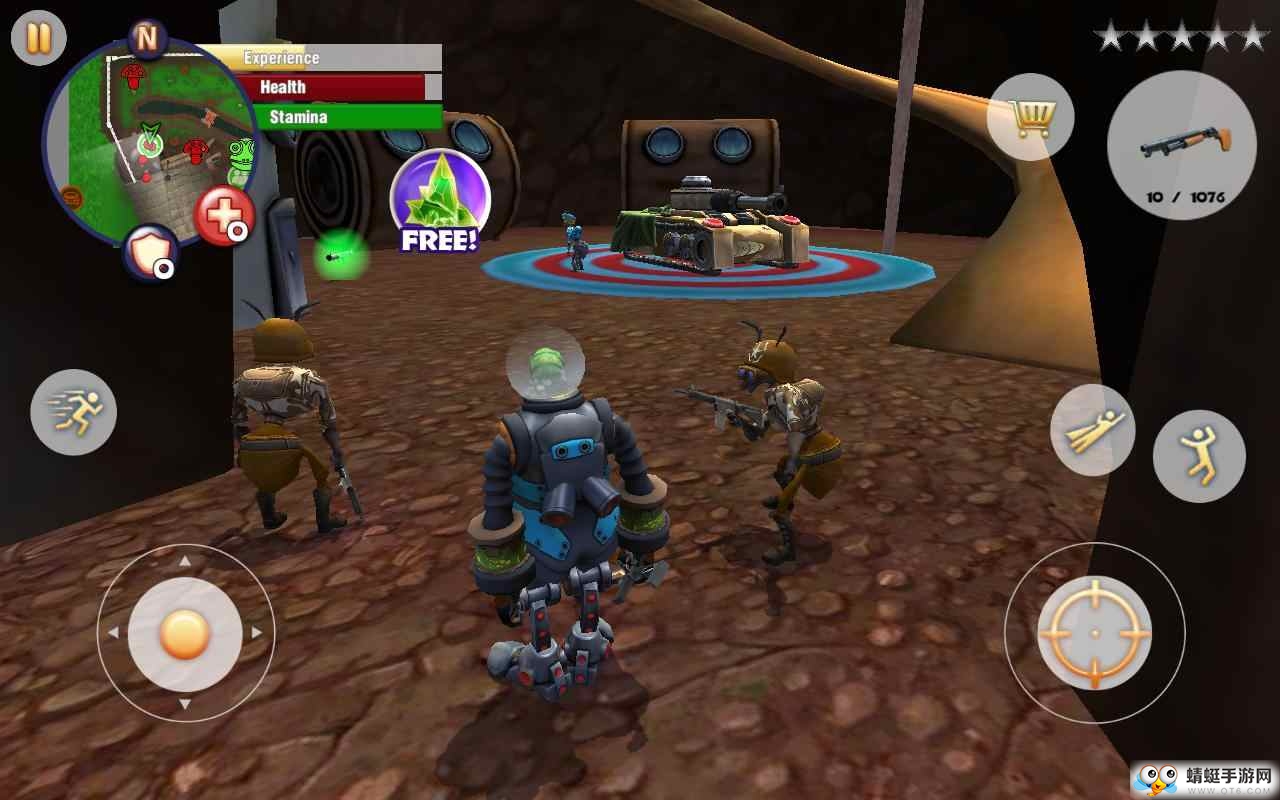Claim the FREE green crystal offer
This screenshot has width=1280, height=800.
coord(440,202)
